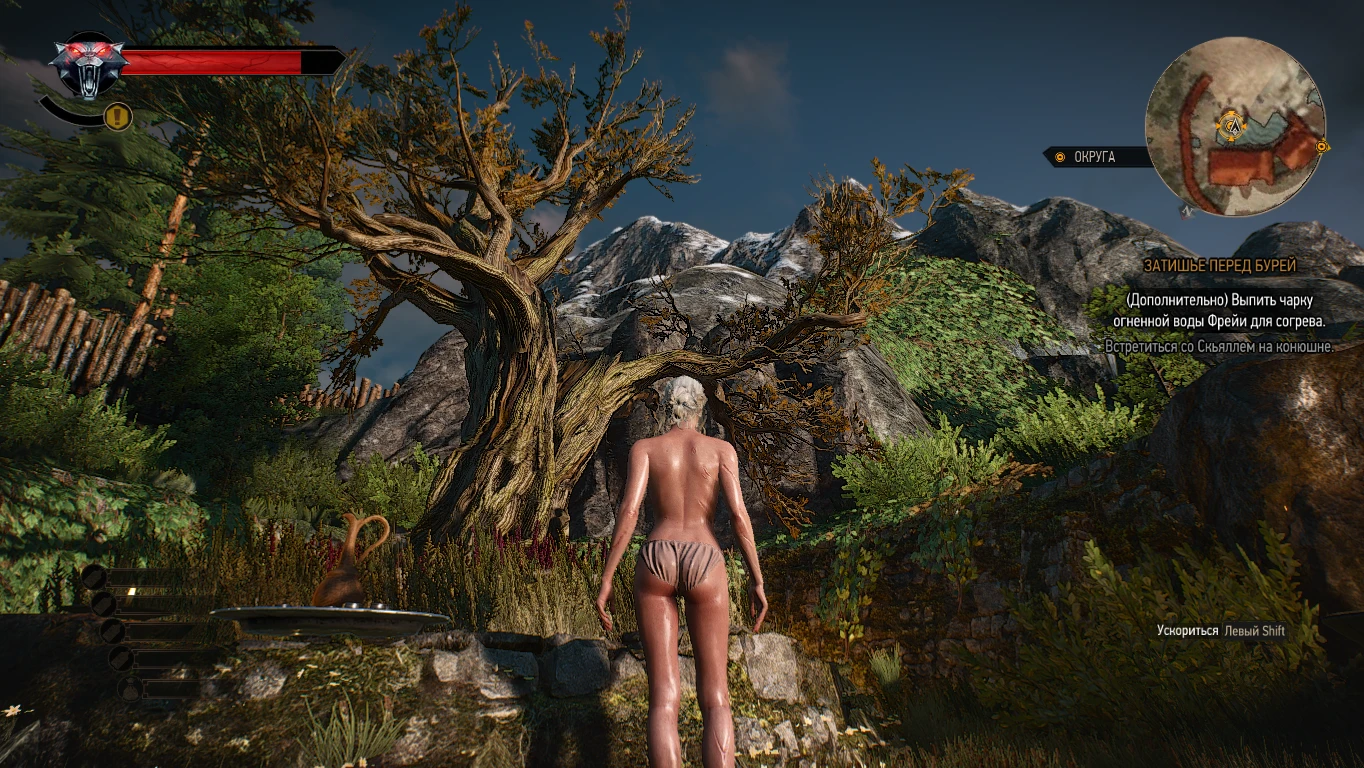Click the ОКРУГА area marker label
Screen dimensions: 1364x768
[1094, 157]
